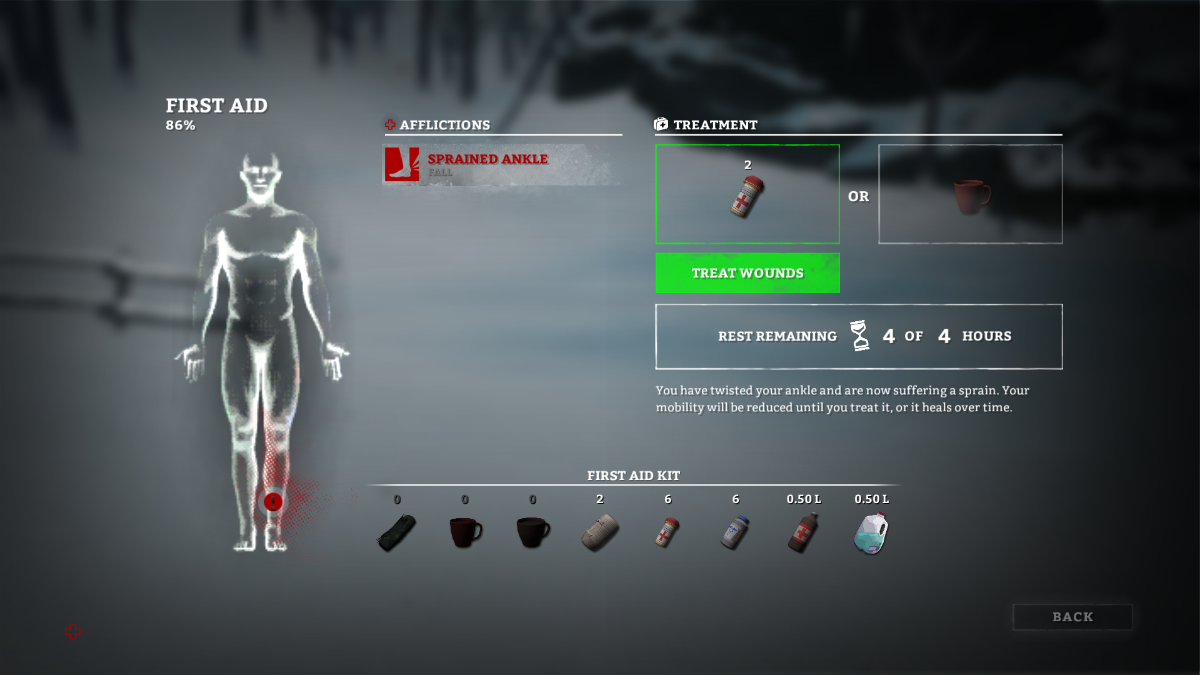Viewport: 1200px width, 675px height.
Task: Select the dark rolled bandage in first aid kit
Action: [397, 532]
